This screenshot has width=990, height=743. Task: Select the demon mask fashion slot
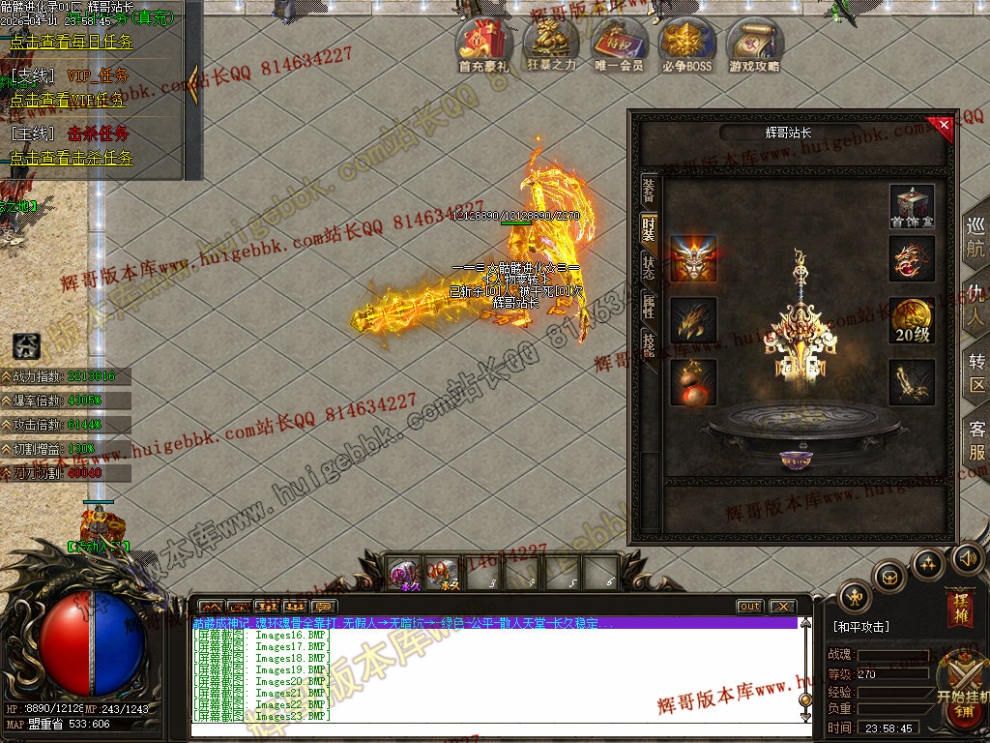click(693, 258)
